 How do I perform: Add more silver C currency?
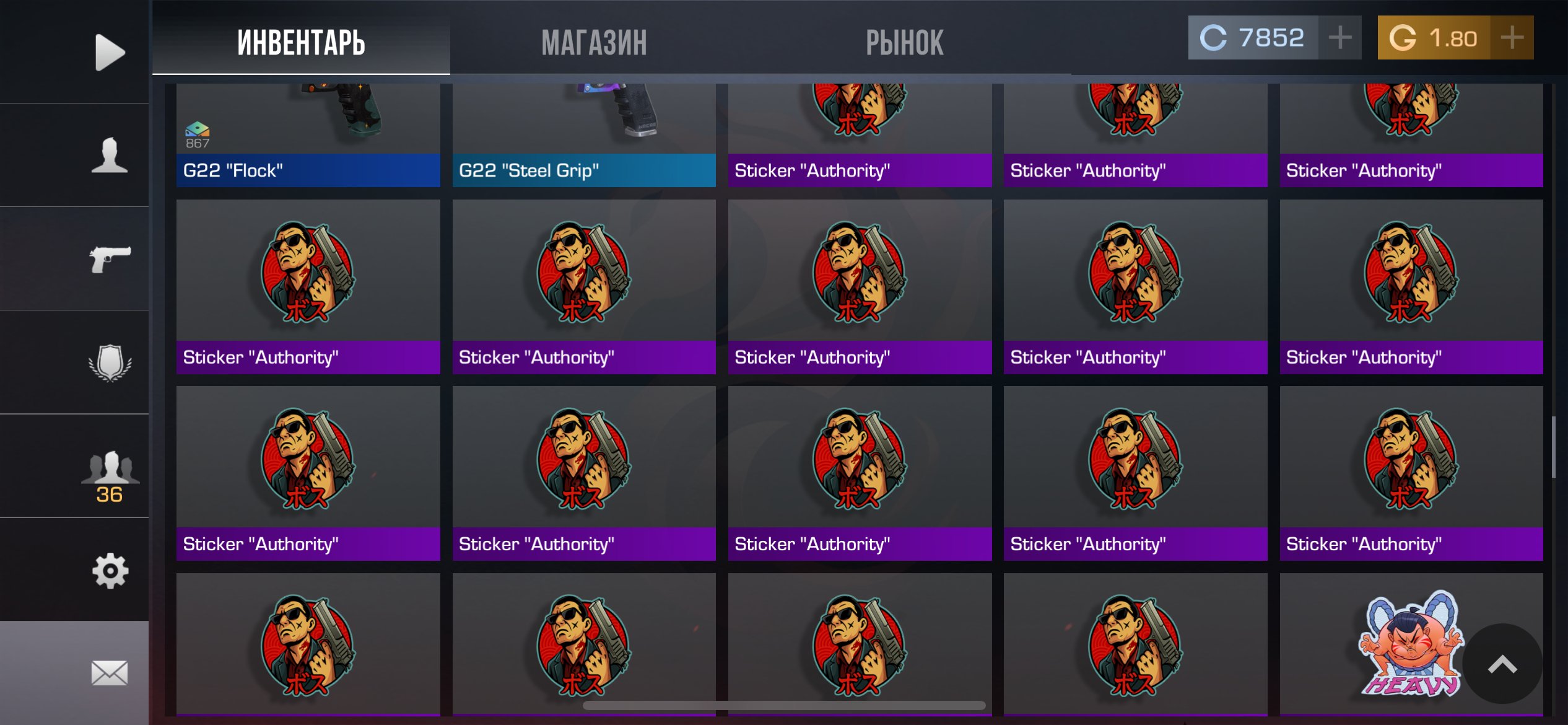coord(1339,38)
